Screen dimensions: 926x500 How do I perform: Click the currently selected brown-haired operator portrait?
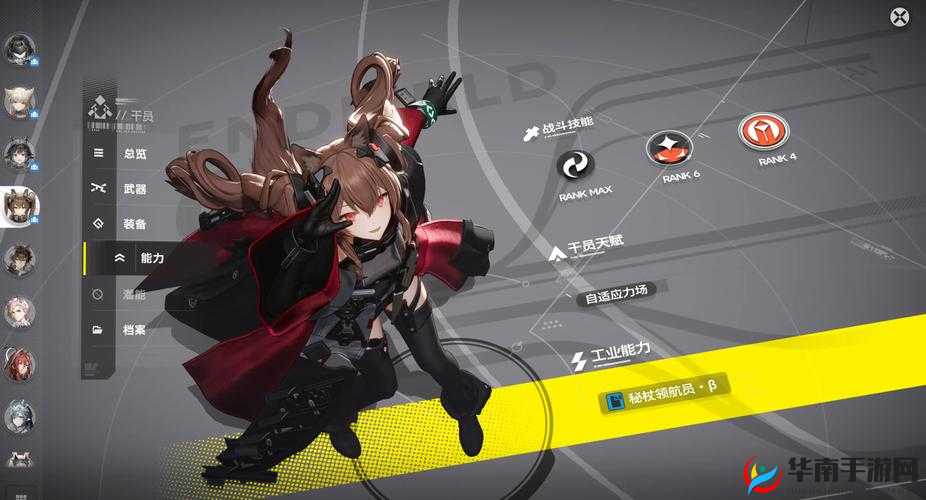18,206
